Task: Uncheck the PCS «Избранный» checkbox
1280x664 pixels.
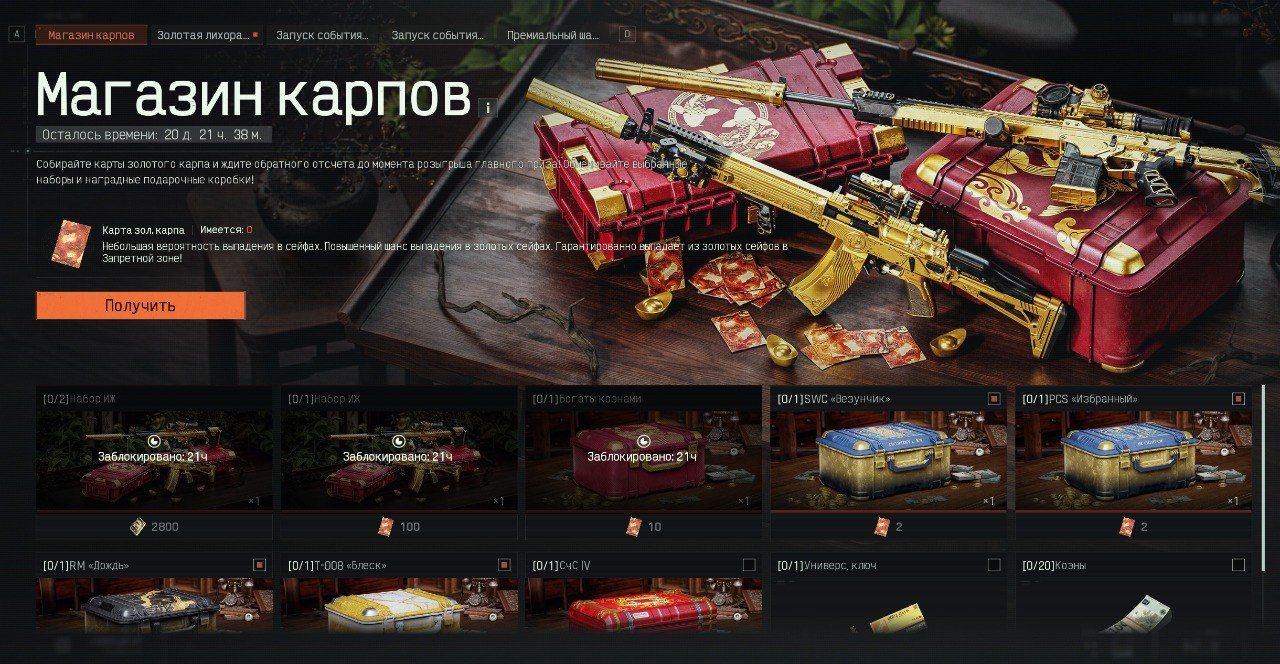Action: (1238, 399)
